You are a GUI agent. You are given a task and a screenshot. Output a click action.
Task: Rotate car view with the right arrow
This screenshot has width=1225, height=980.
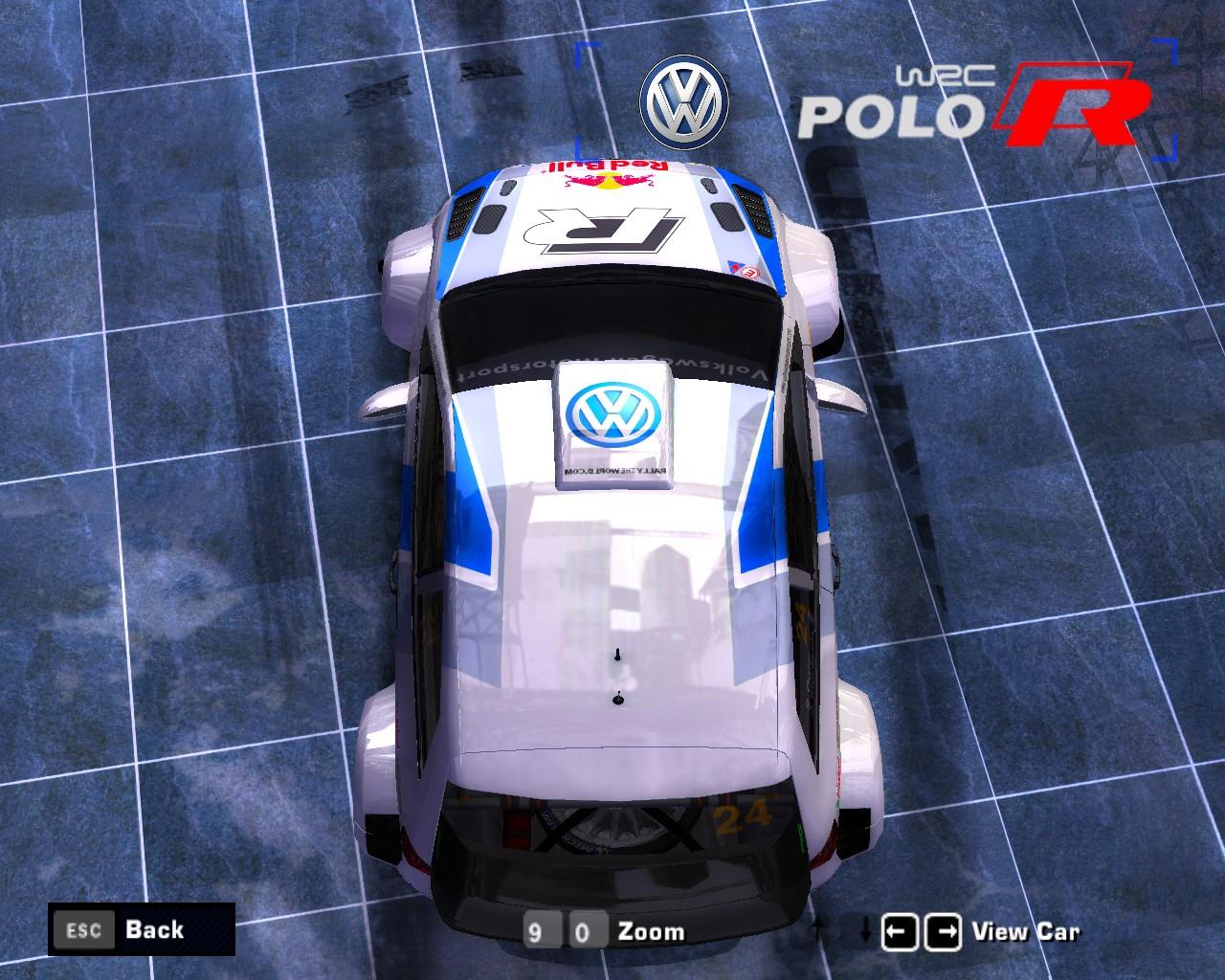pos(944,931)
